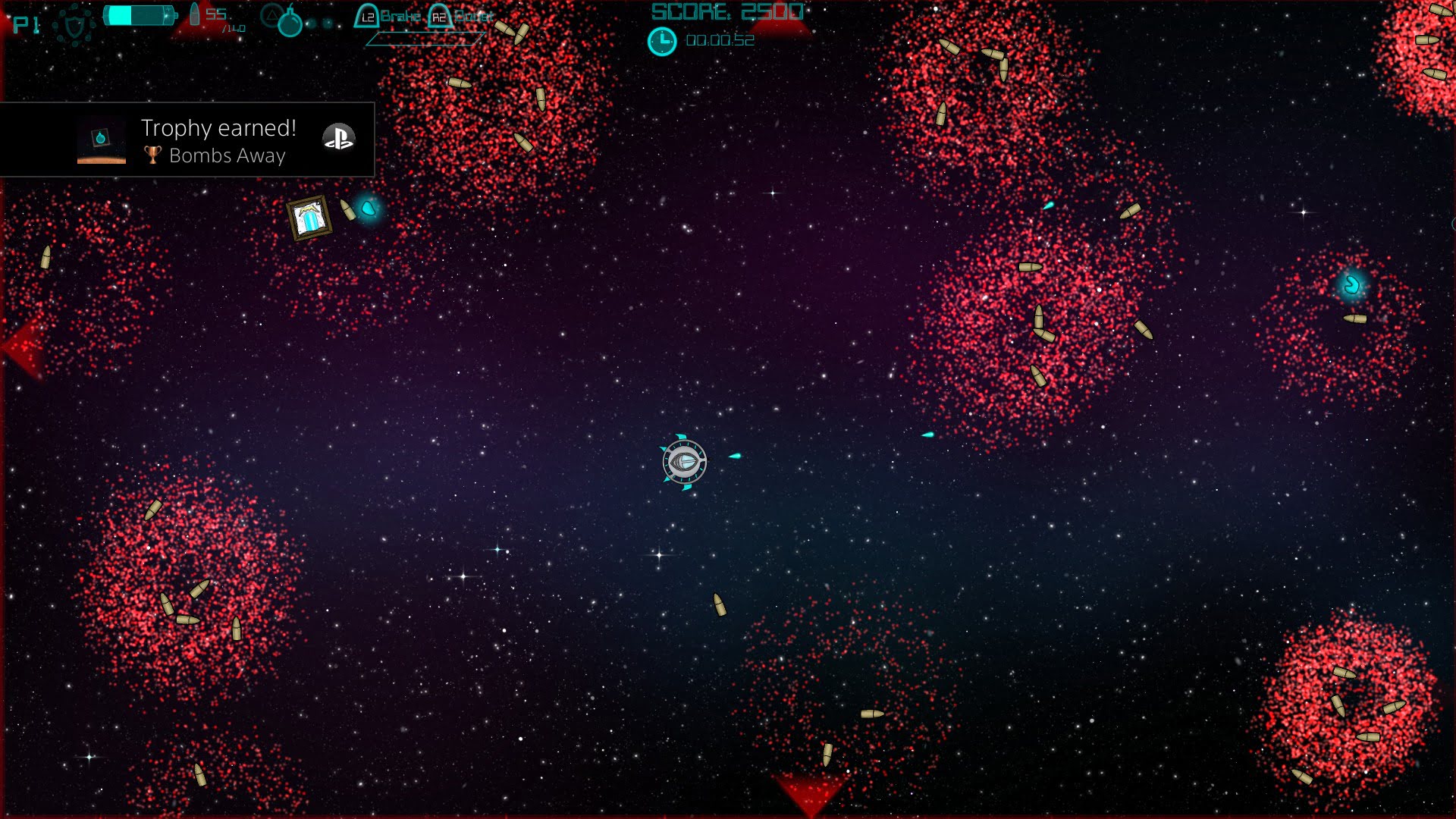The width and height of the screenshot is (1456, 819).
Task: Select the bomb icon in the HUD
Action: click(289, 23)
